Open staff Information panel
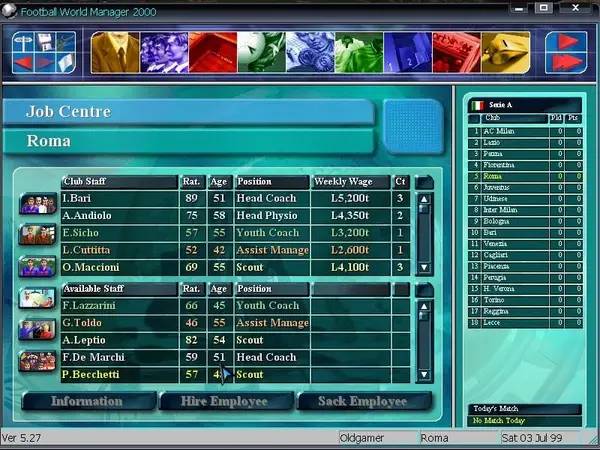600x450 pixels. [86, 401]
